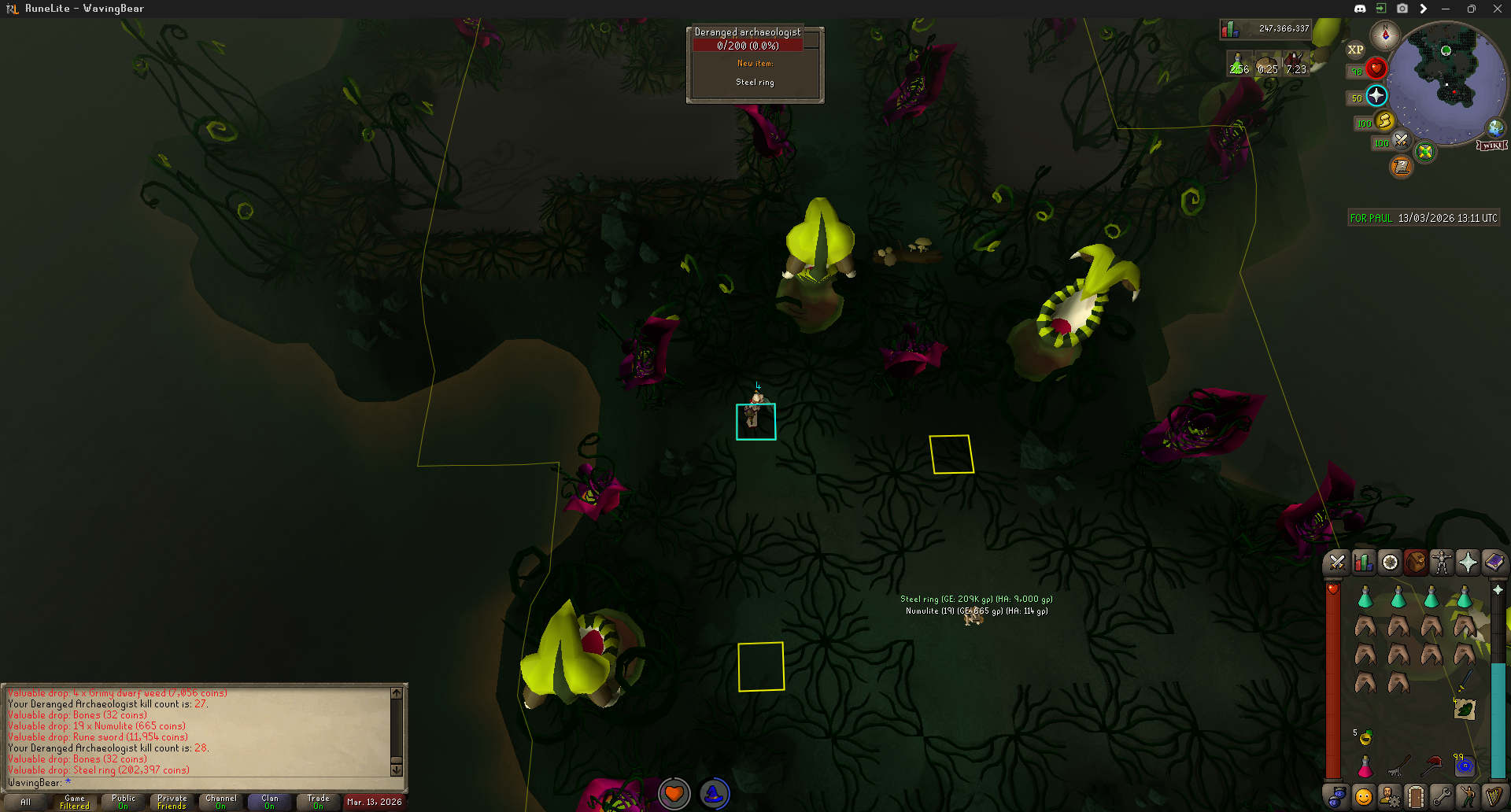Toggle the XP tracker button
1511x812 pixels.
(x=1355, y=50)
